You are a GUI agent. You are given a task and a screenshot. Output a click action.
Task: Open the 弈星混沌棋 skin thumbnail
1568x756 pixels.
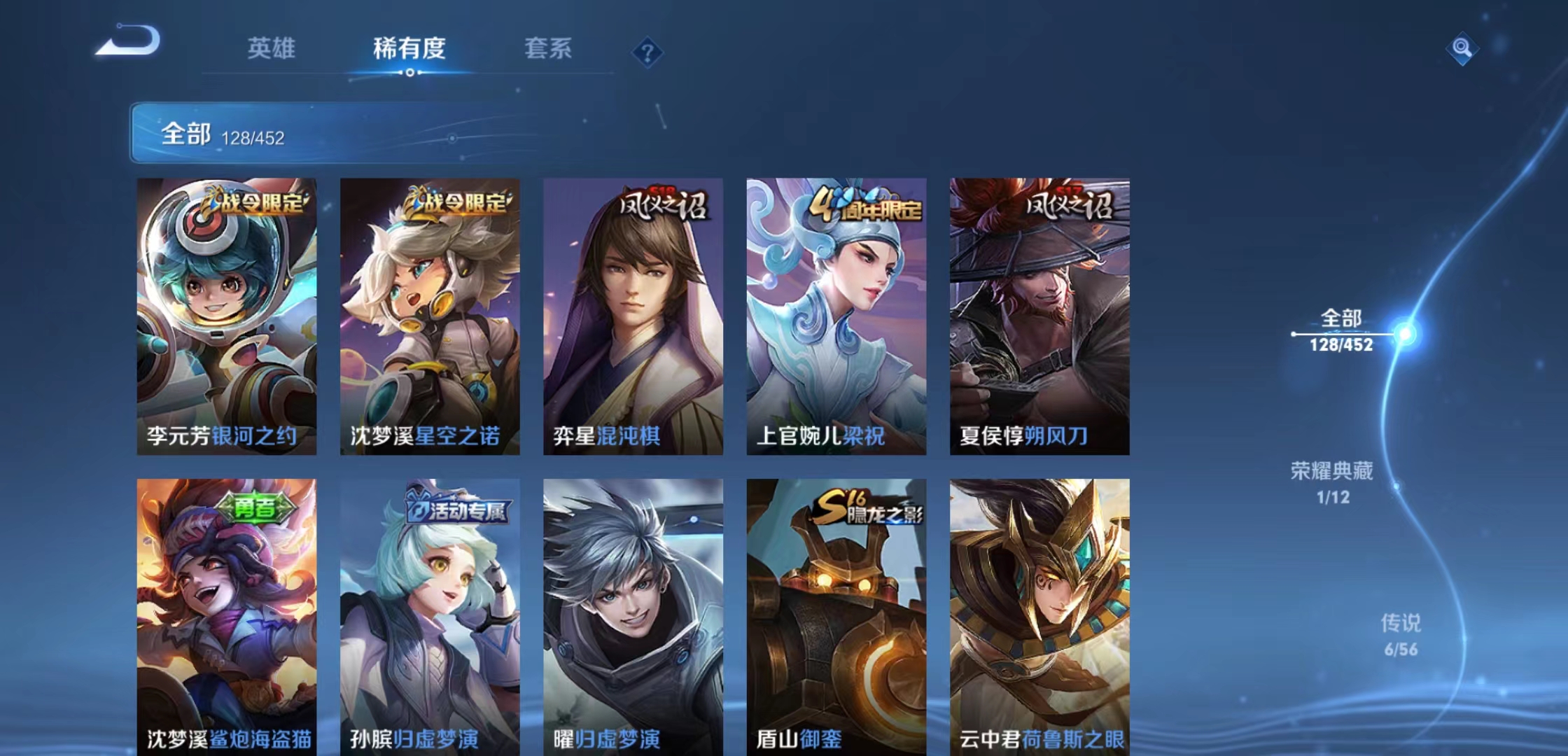633,308
